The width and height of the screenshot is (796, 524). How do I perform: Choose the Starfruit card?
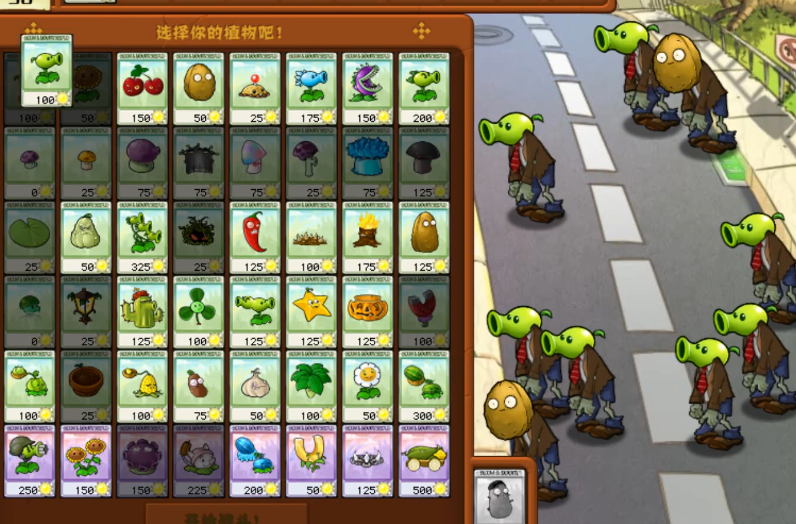[312, 312]
